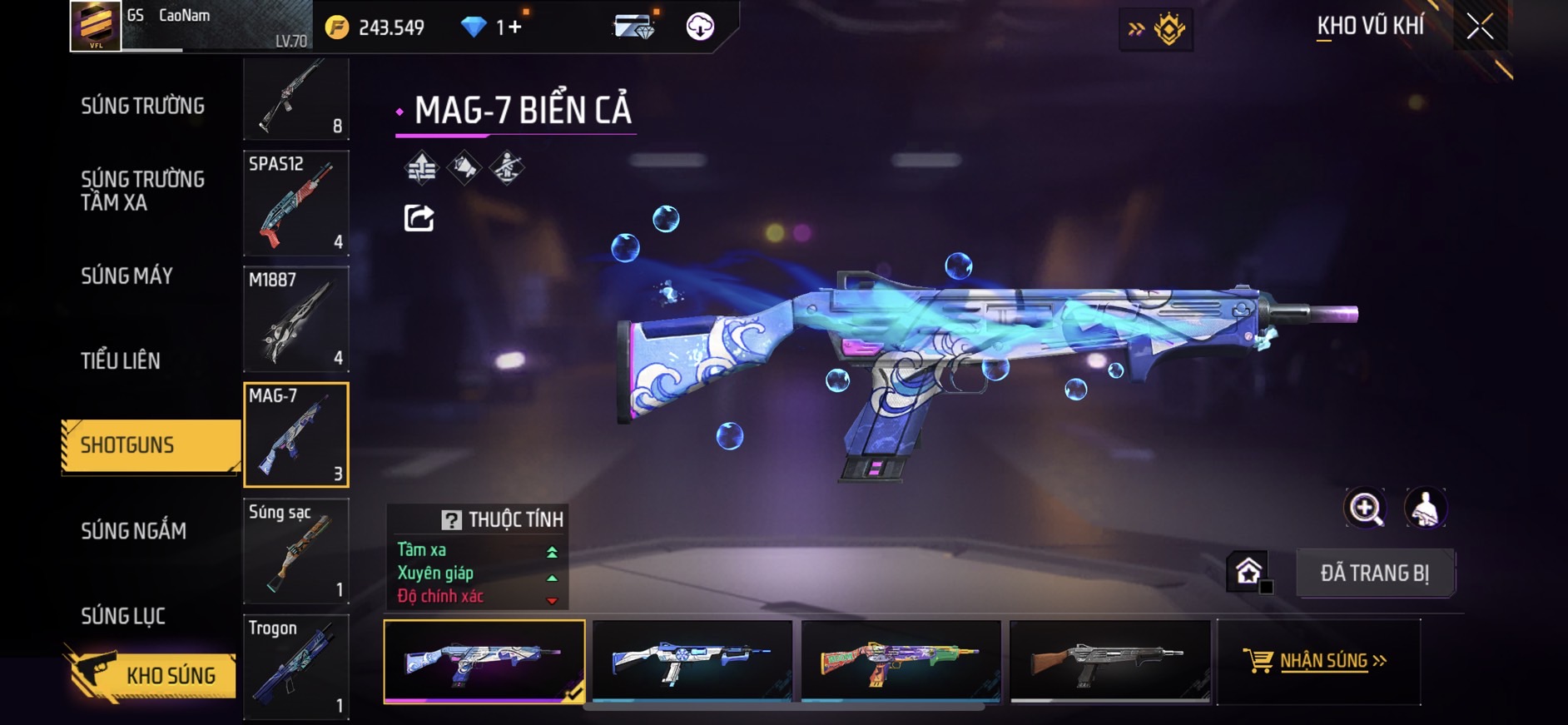Choose the orange graffiti MAG-7 skin

click(x=901, y=661)
